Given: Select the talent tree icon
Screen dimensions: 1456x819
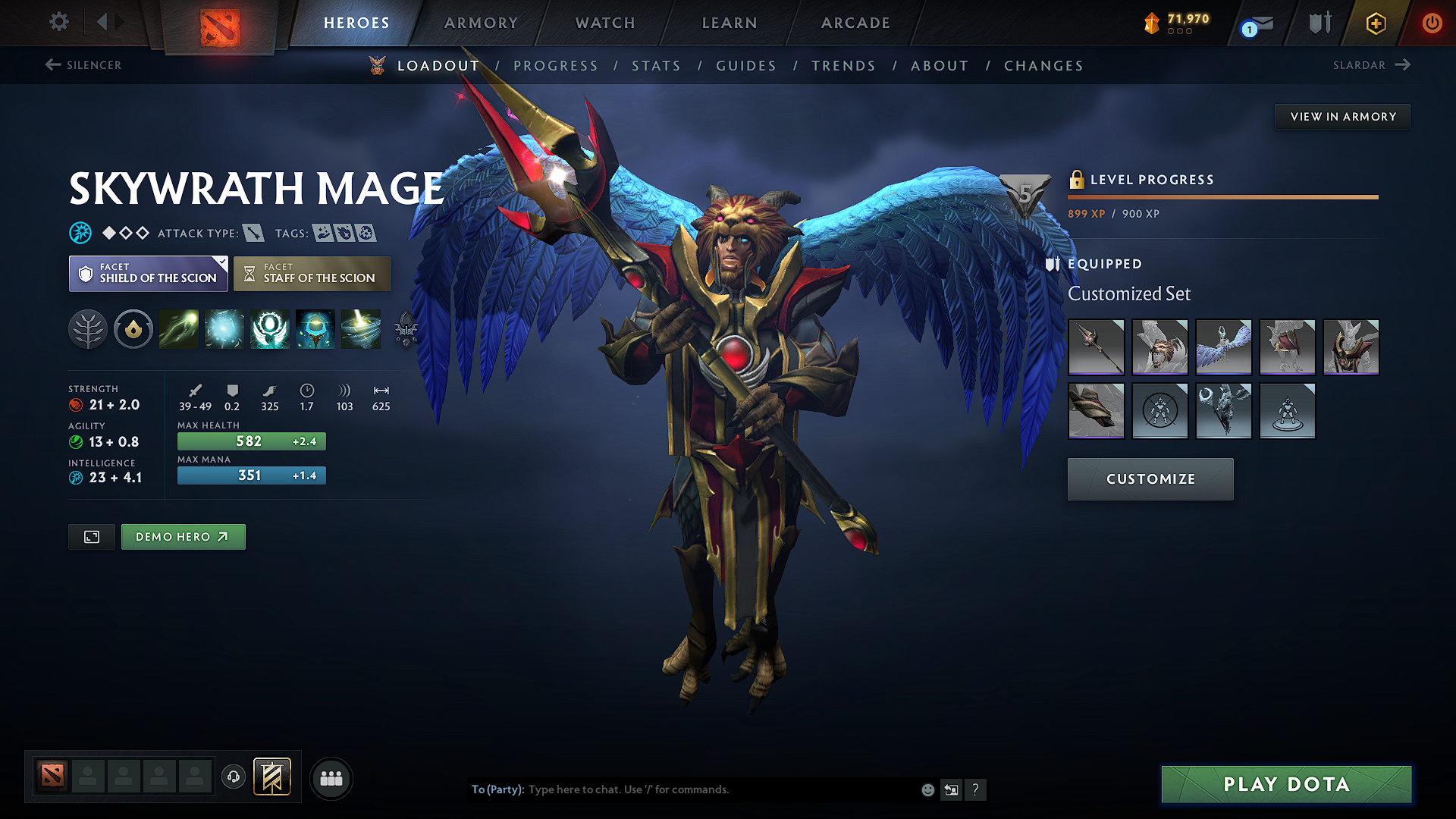Looking at the screenshot, I should (x=88, y=329).
